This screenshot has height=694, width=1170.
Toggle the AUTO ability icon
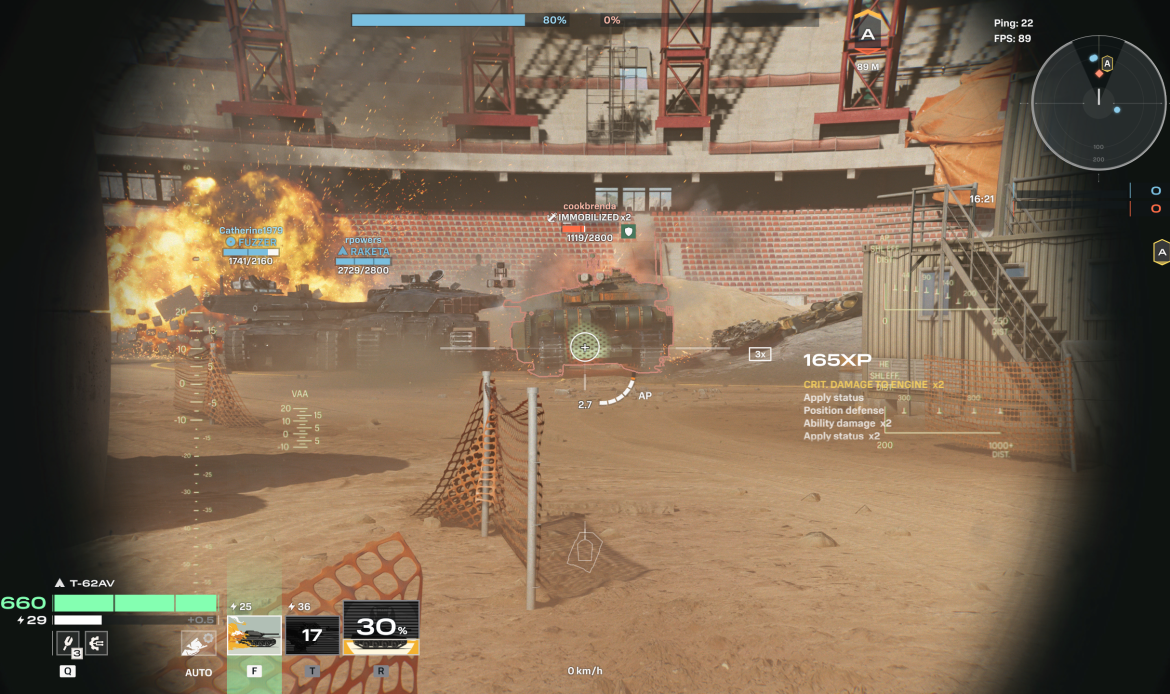[x=198, y=645]
